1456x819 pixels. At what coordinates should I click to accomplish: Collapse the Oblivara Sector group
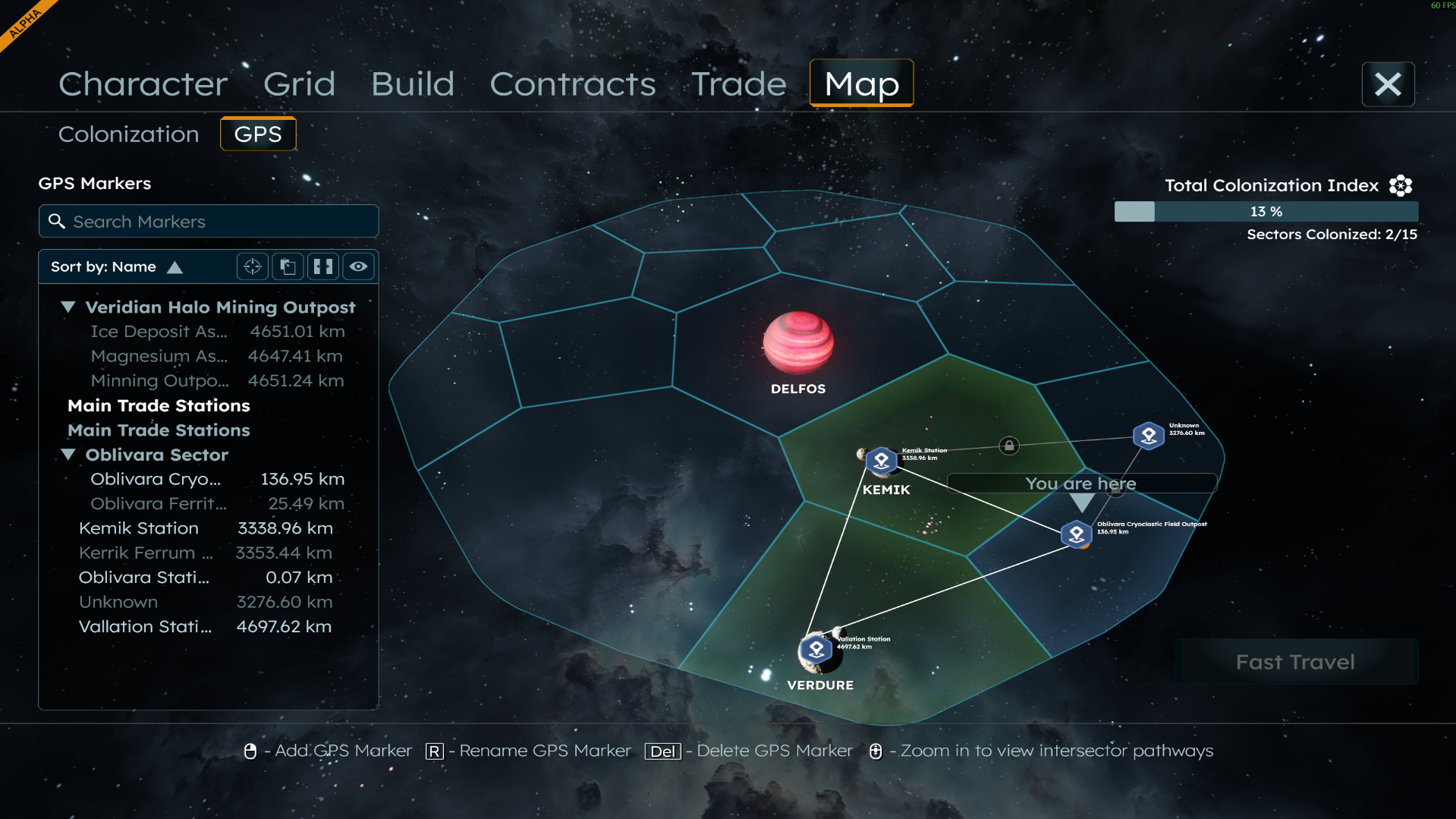[68, 455]
